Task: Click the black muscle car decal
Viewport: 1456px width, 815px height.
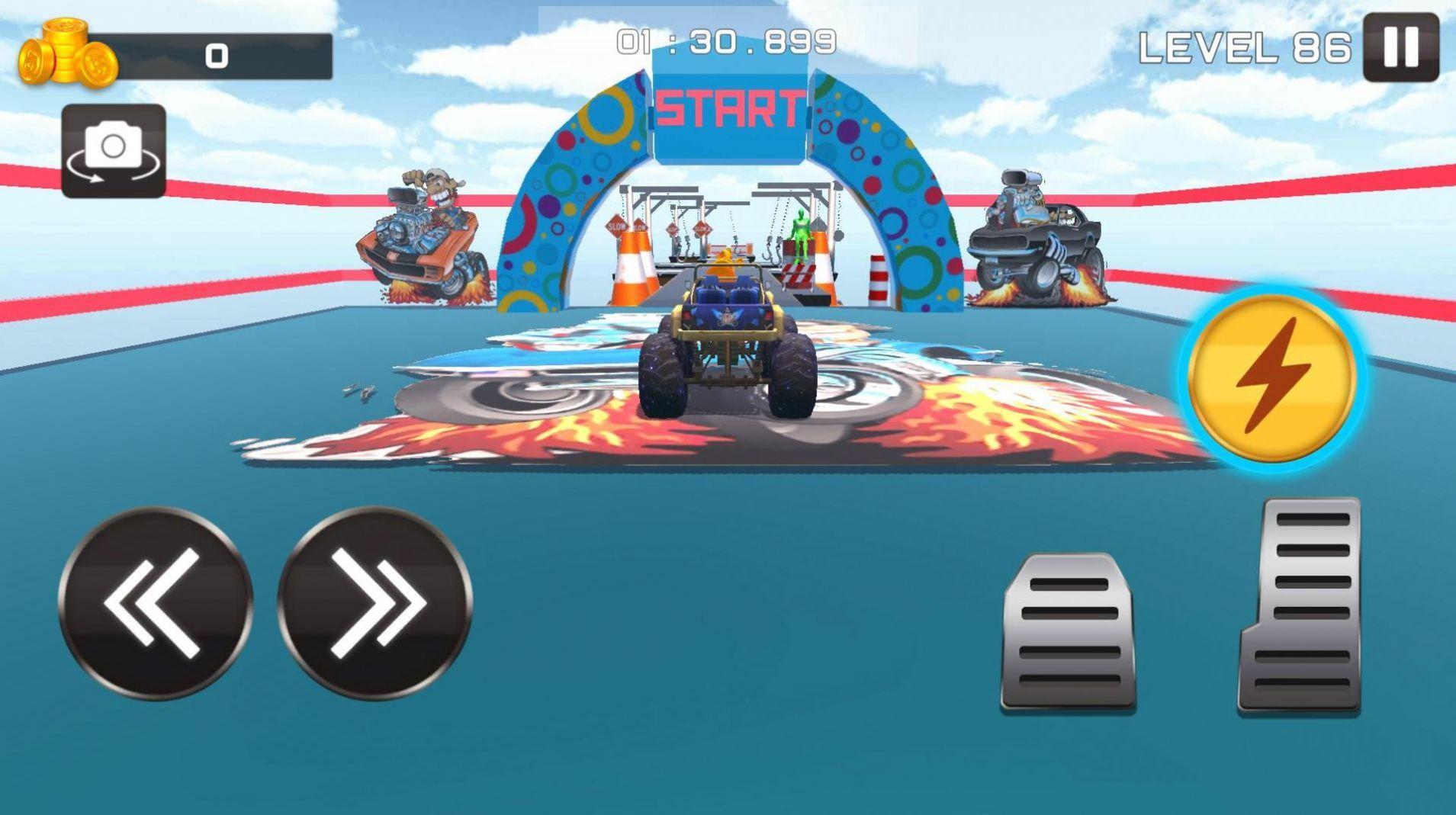Action: coord(1037,236)
